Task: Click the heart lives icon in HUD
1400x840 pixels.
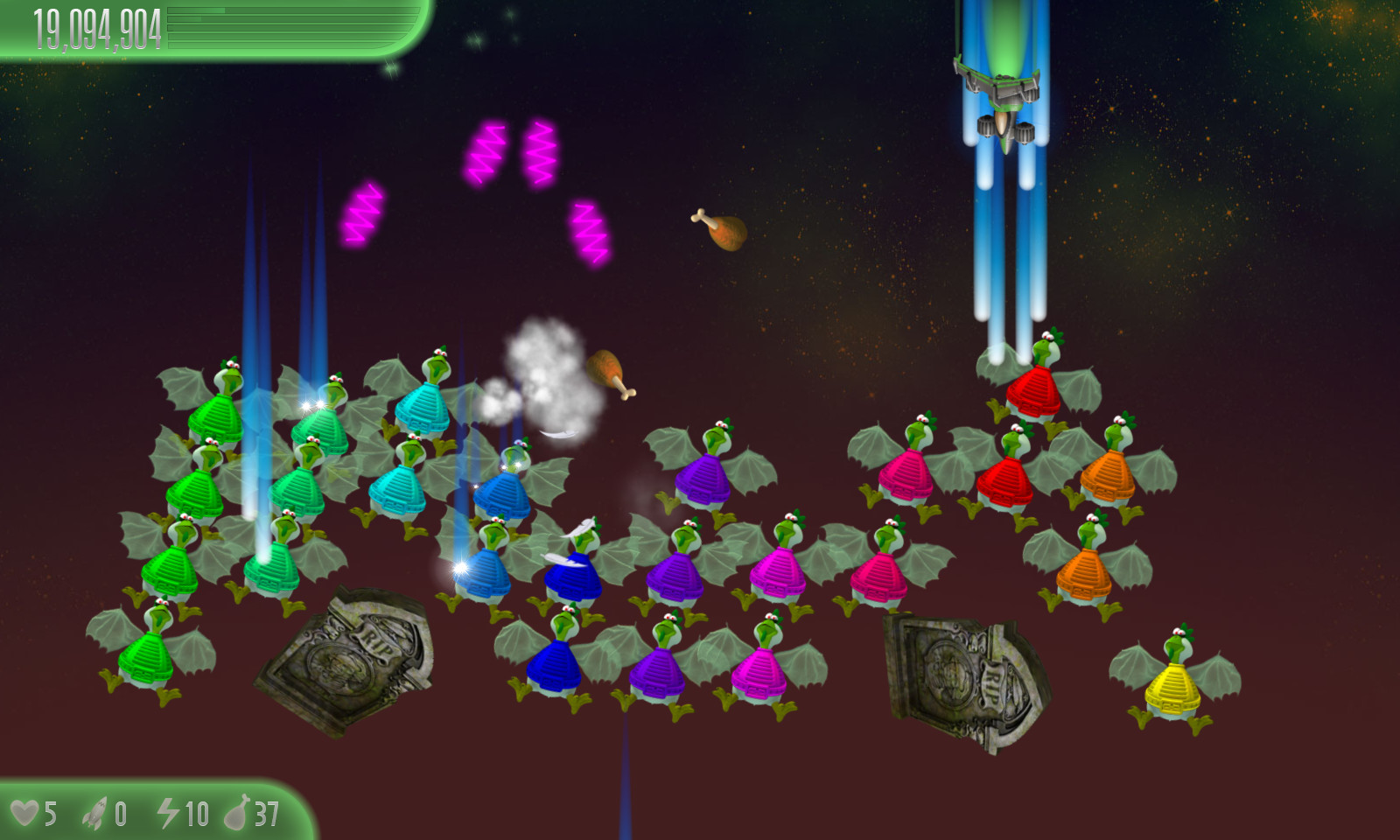Action: 28,812
